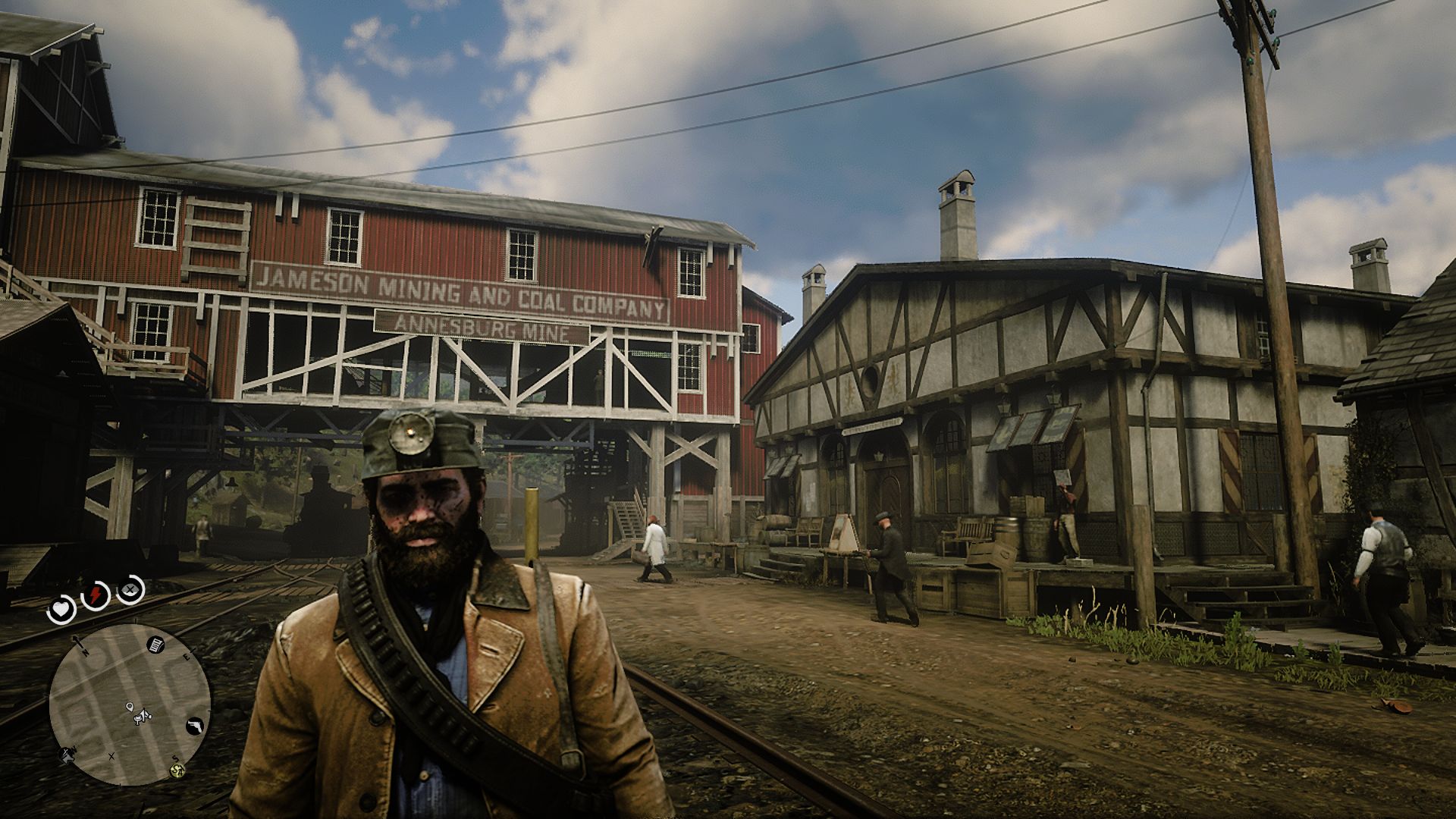
Task: Click the lined-paper marker on minimap
Action: pos(154,645)
